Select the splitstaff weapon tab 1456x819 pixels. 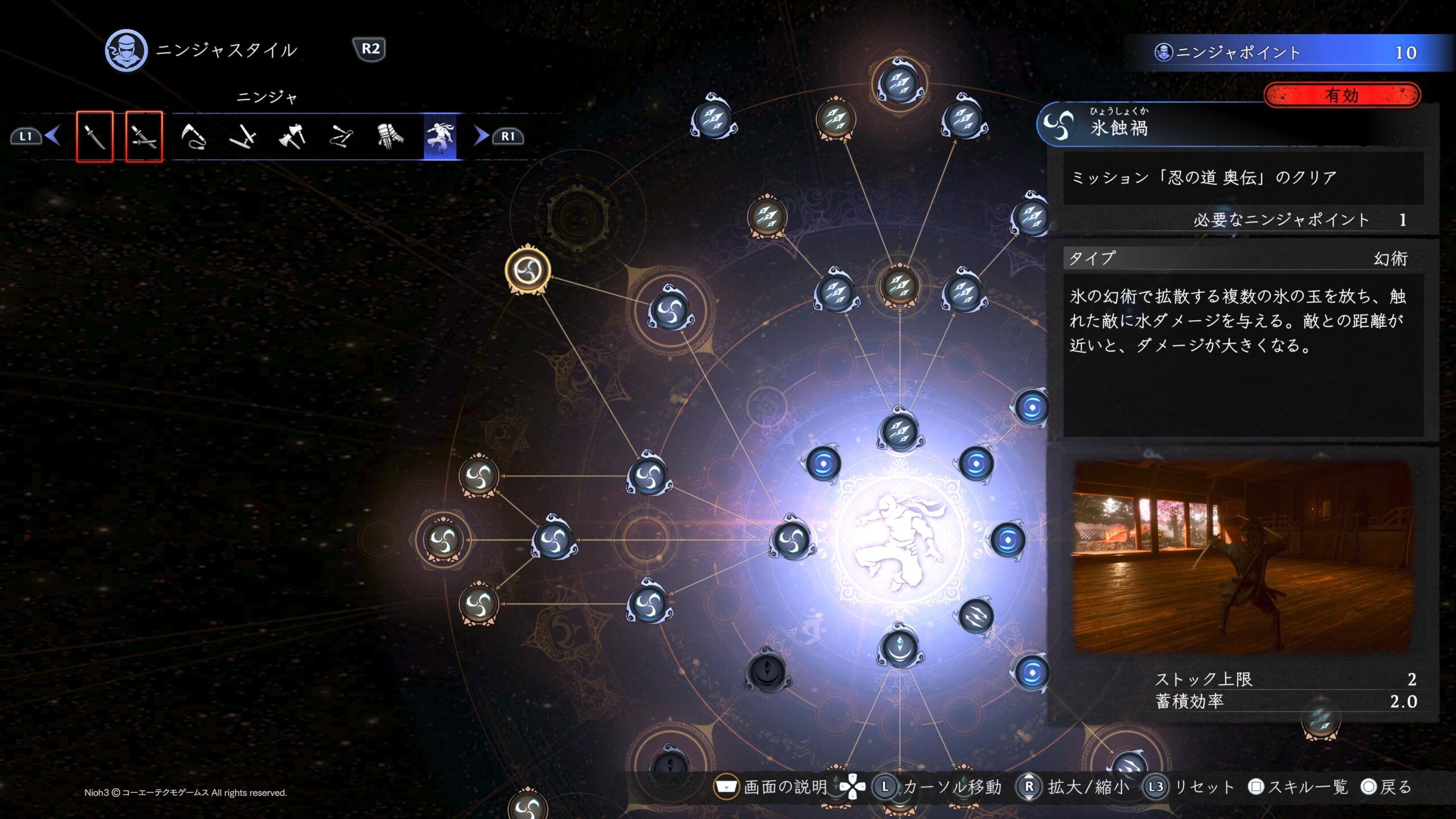(x=341, y=136)
